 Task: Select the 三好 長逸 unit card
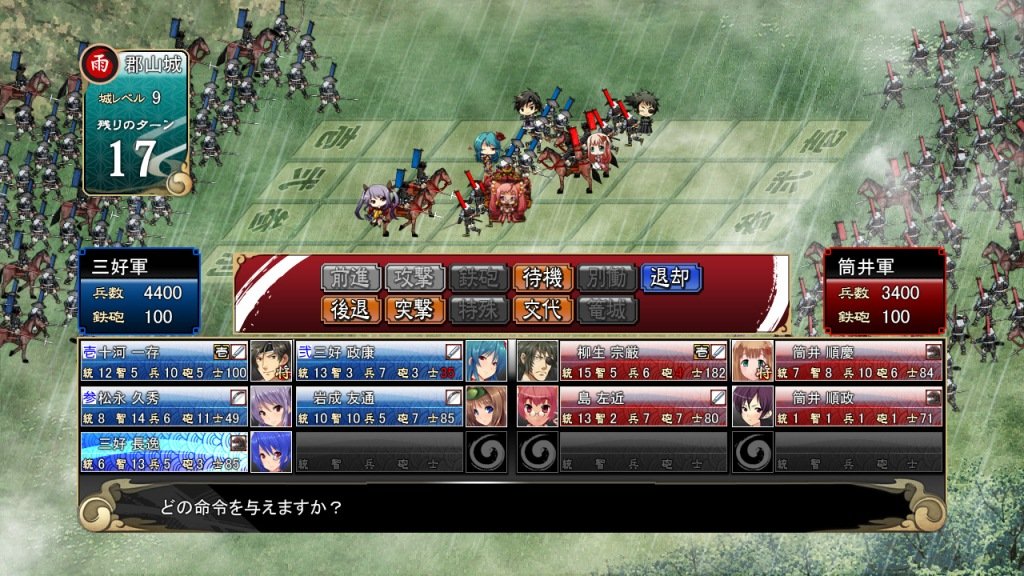[165, 451]
